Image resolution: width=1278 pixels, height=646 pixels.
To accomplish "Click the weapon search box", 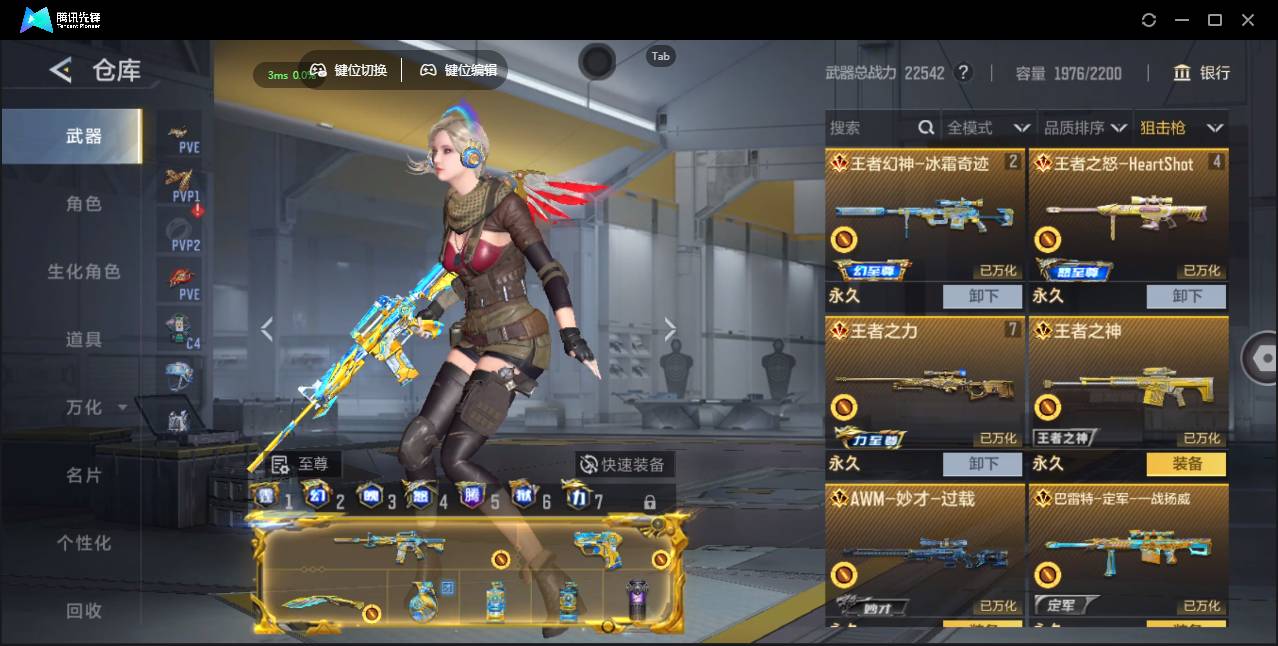I will [870, 128].
